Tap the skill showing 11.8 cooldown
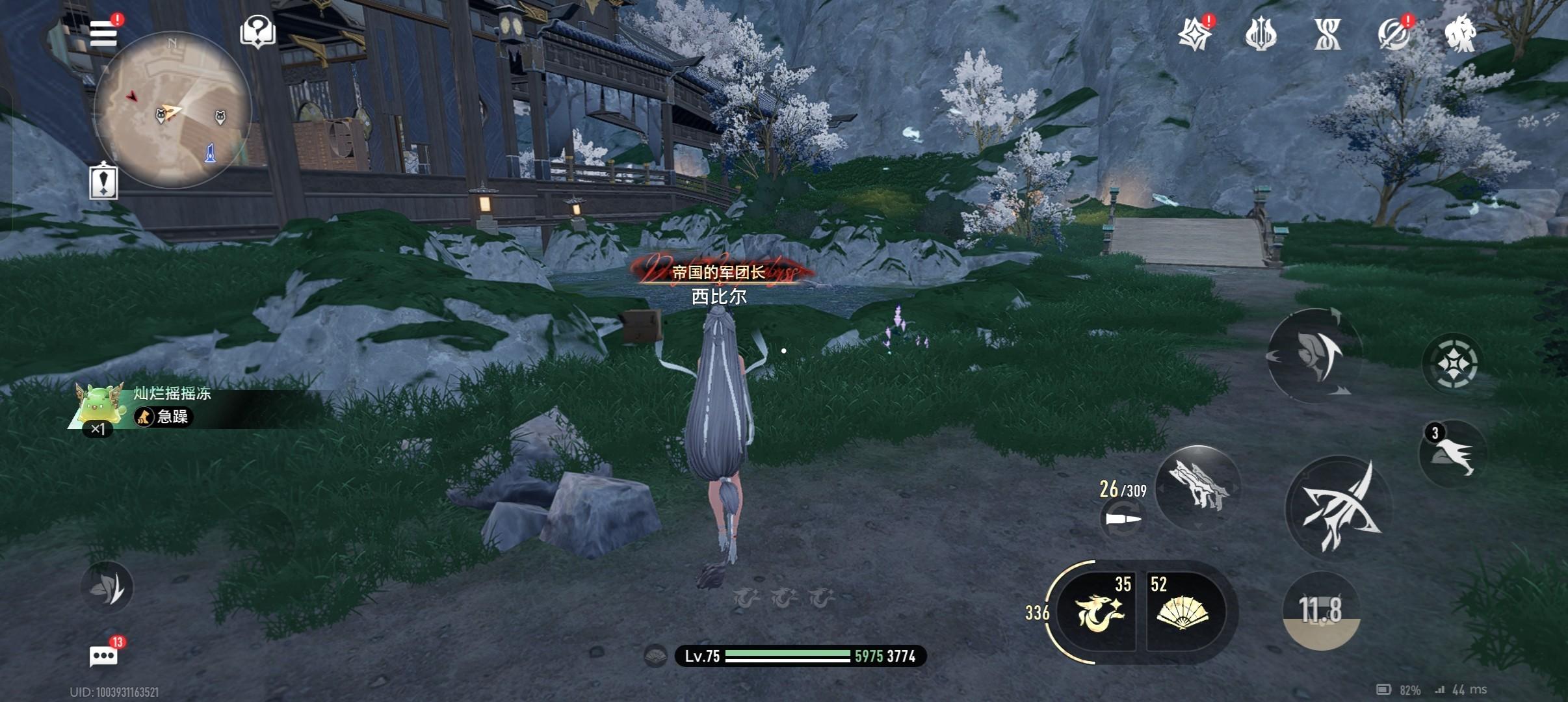The image size is (1568, 702). (x=1321, y=610)
